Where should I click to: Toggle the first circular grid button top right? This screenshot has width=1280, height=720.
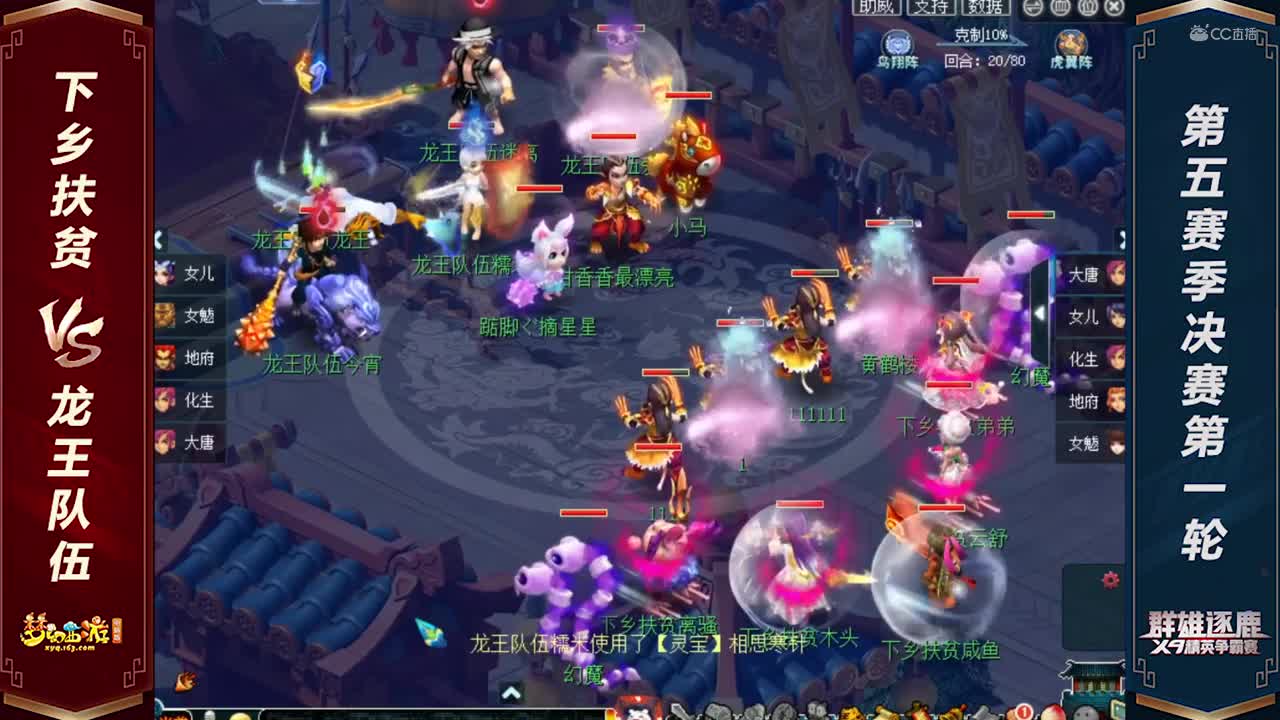(1062, 8)
